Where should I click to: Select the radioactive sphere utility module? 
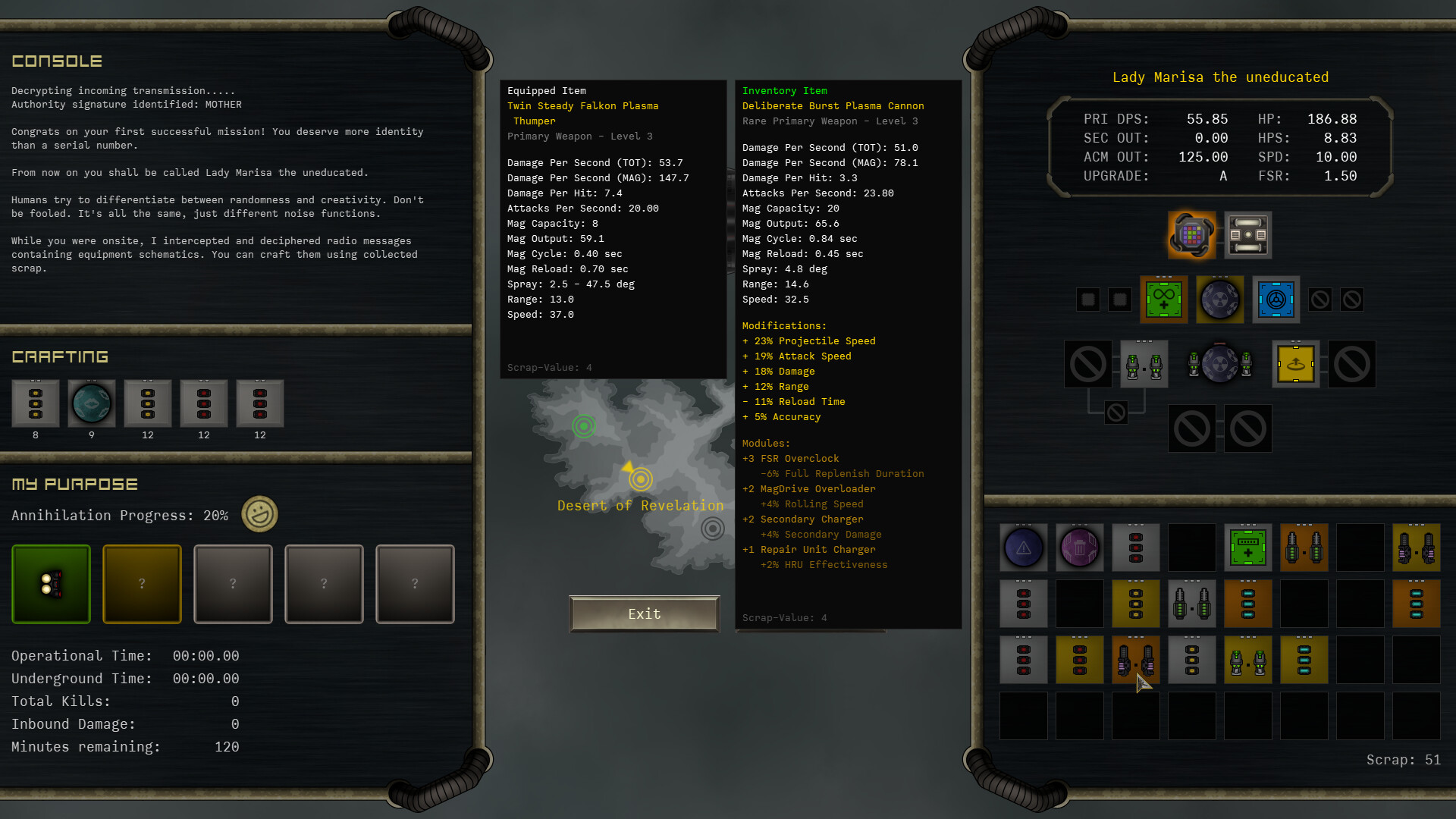[x=1219, y=299]
